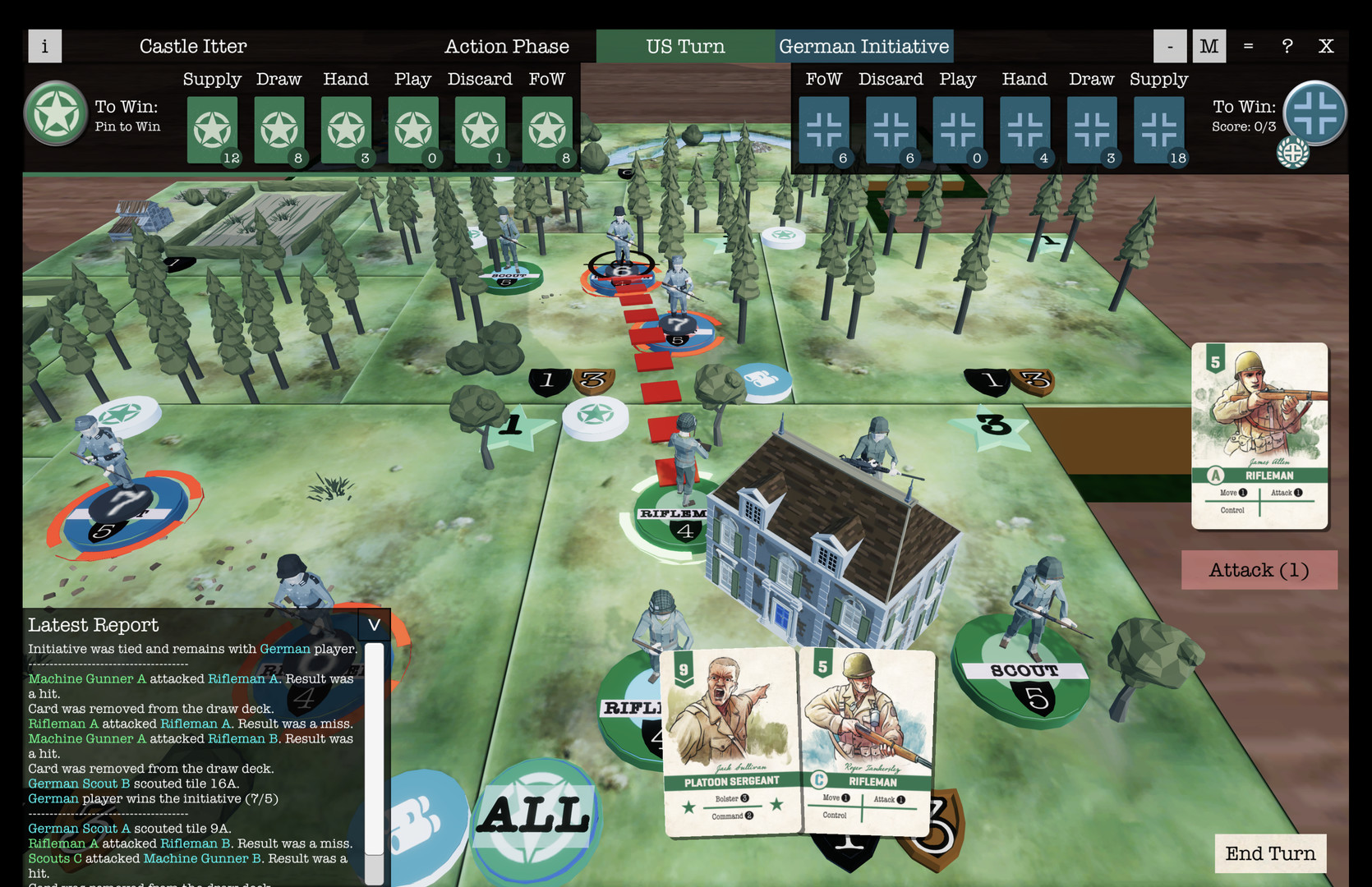The width and height of the screenshot is (1372, 887).
Task: Toggle the M map view button
Action: point(1209,46)
